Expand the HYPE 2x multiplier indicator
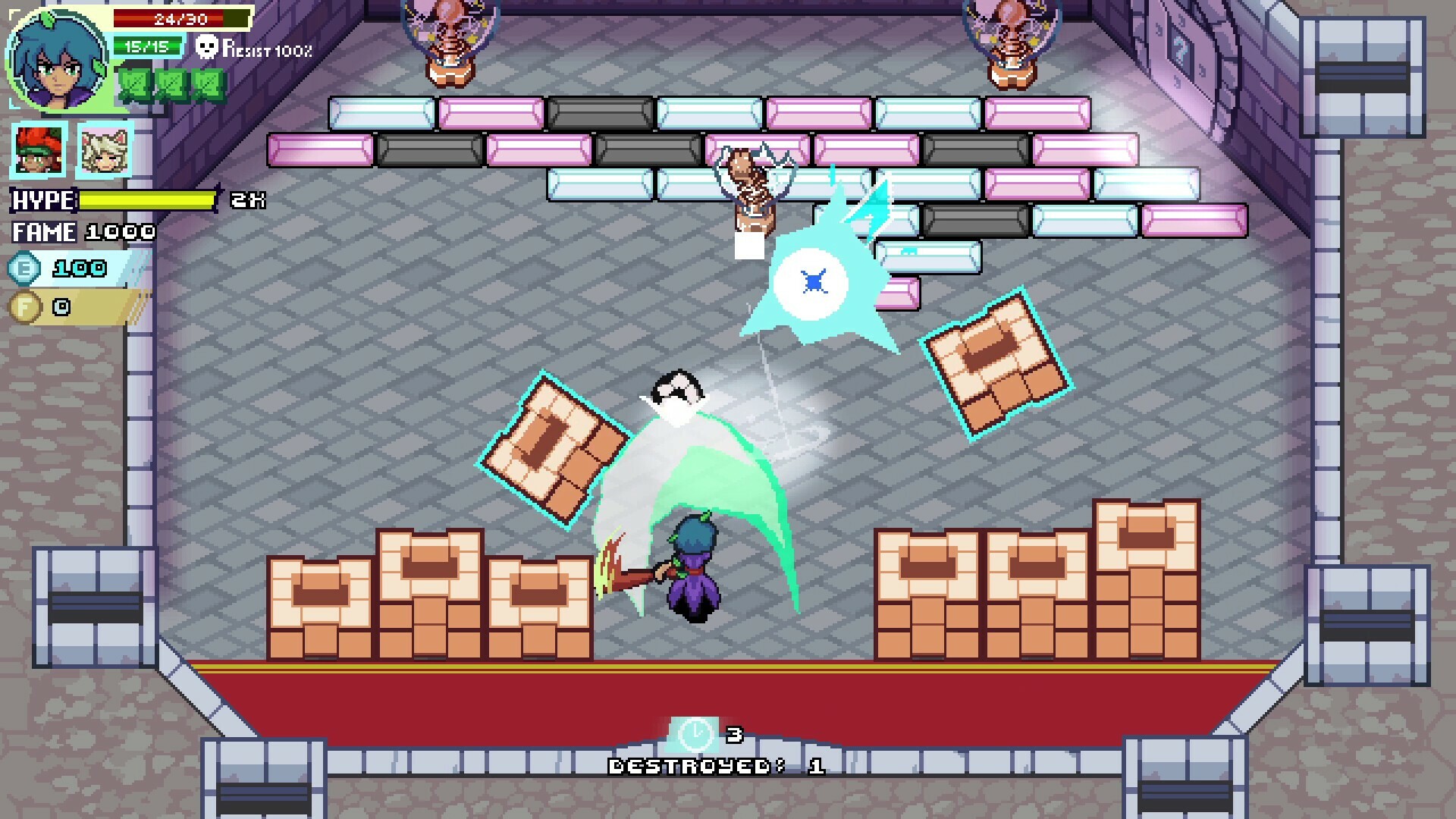1456x819 pixels. tap(248, 201)
